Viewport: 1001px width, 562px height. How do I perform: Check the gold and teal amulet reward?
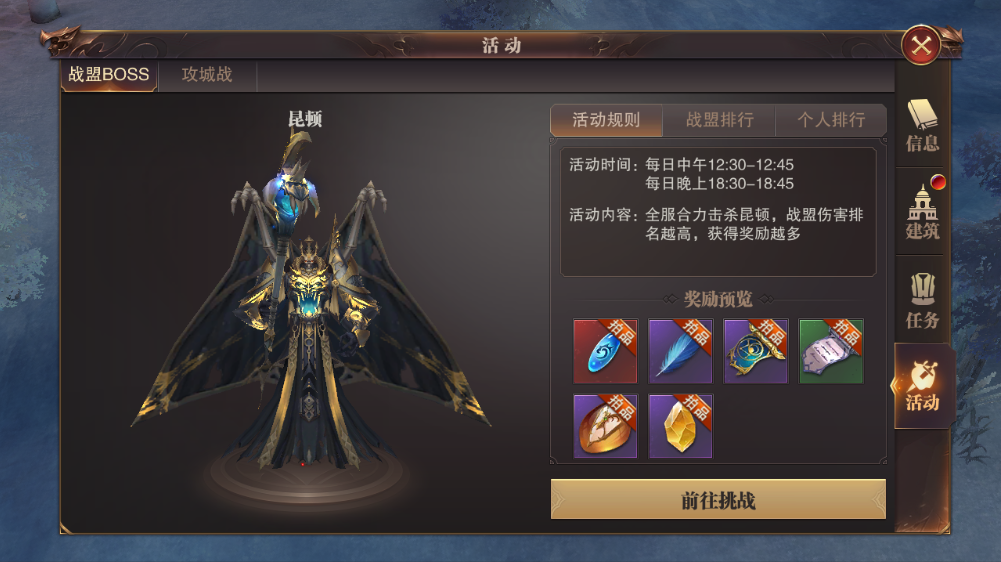pyautogui.click(x=756, y=351)
